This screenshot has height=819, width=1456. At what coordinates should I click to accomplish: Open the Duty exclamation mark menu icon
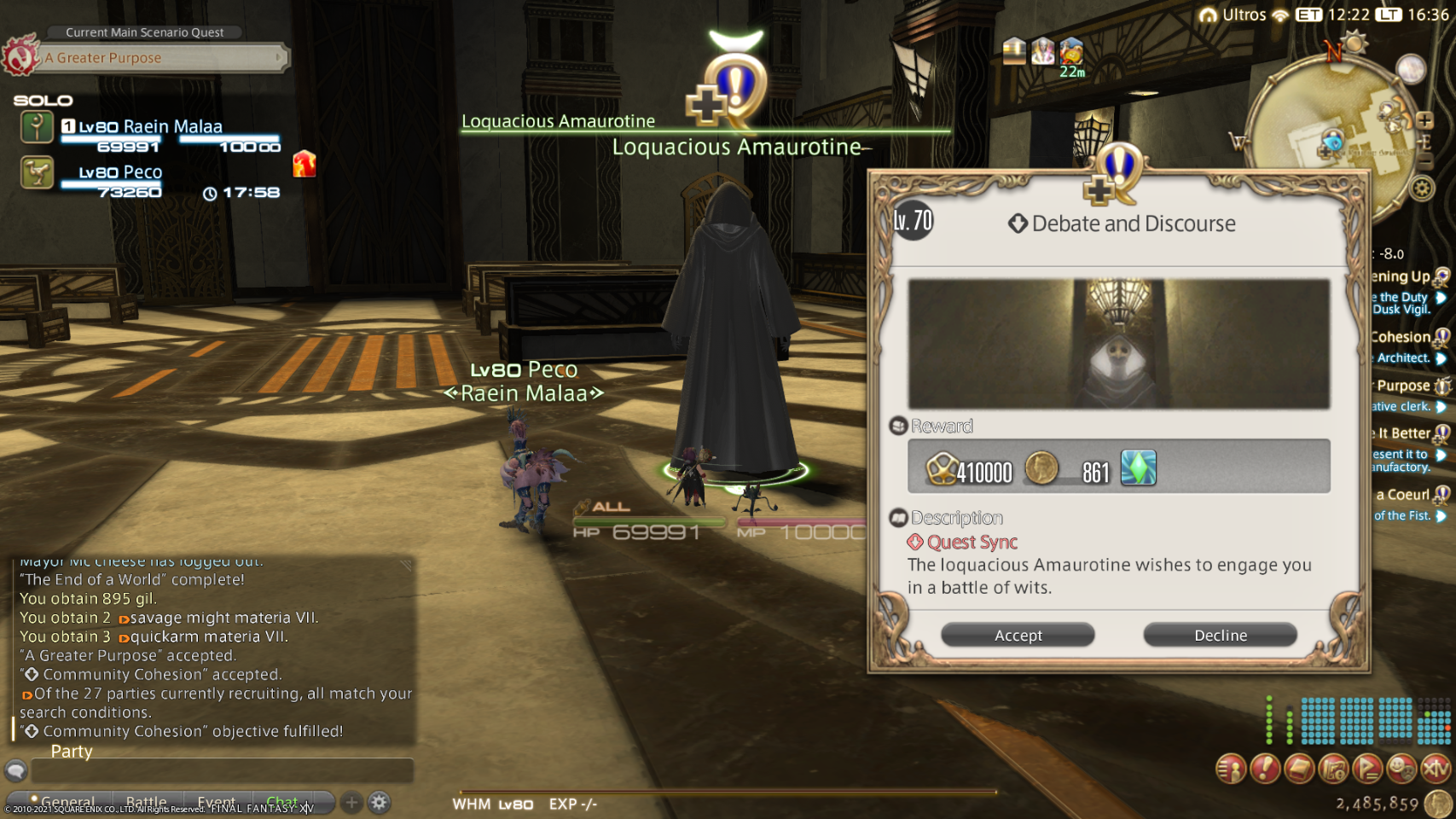pos(1265,769)
